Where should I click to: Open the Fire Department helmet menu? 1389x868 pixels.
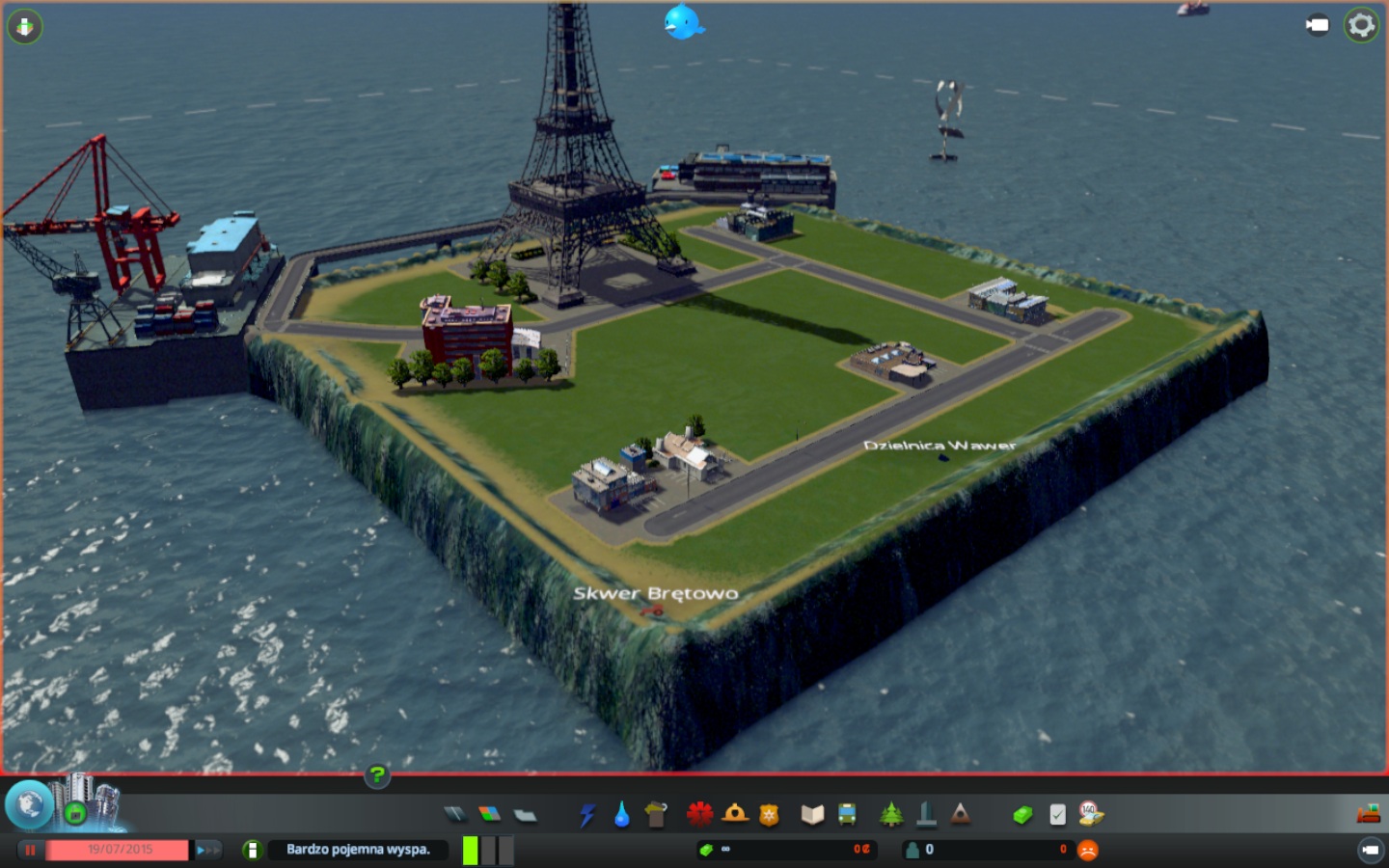point(735,815)
